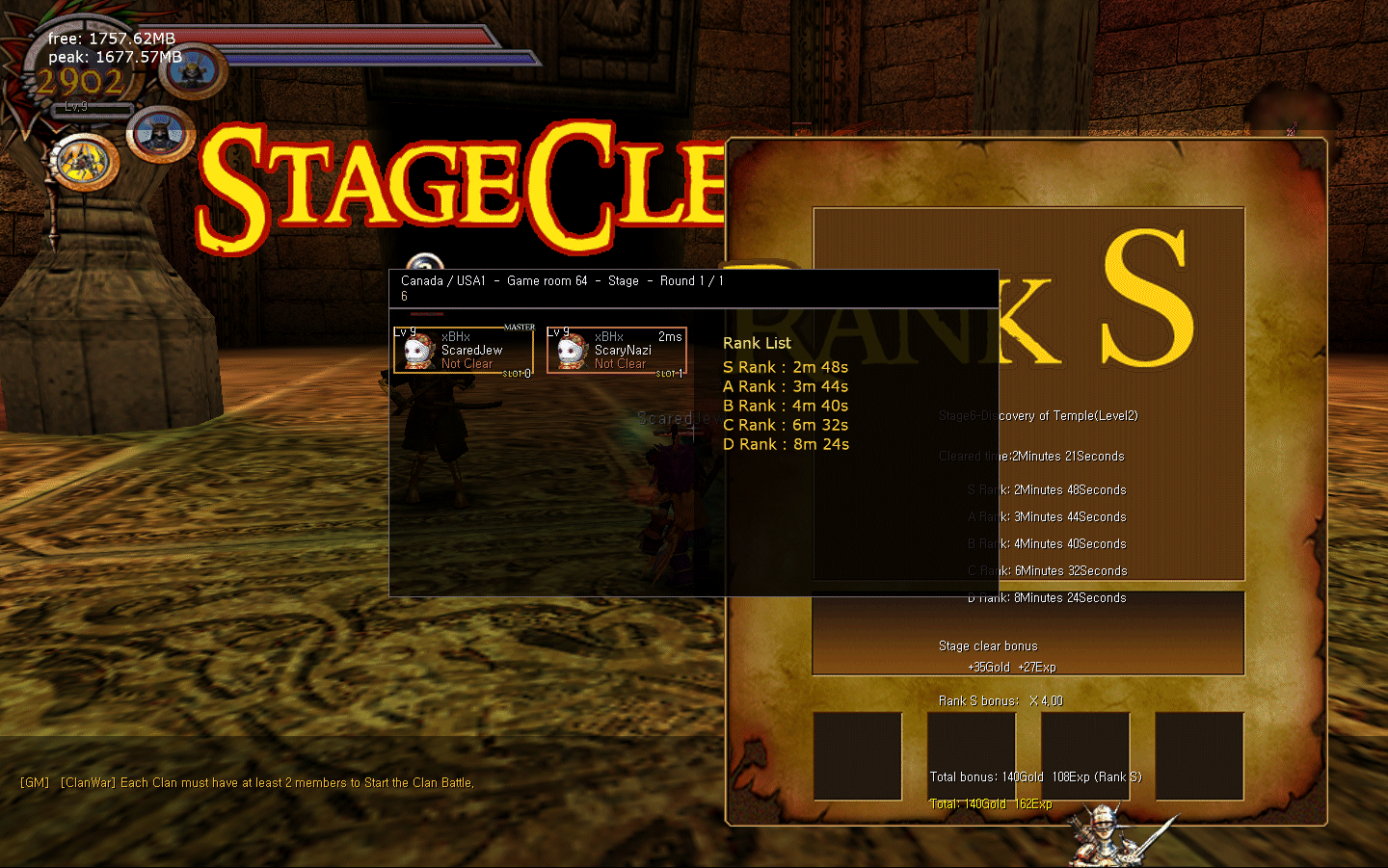Click the gold-helmet samurai portrait icon

[x=193, y=71]
